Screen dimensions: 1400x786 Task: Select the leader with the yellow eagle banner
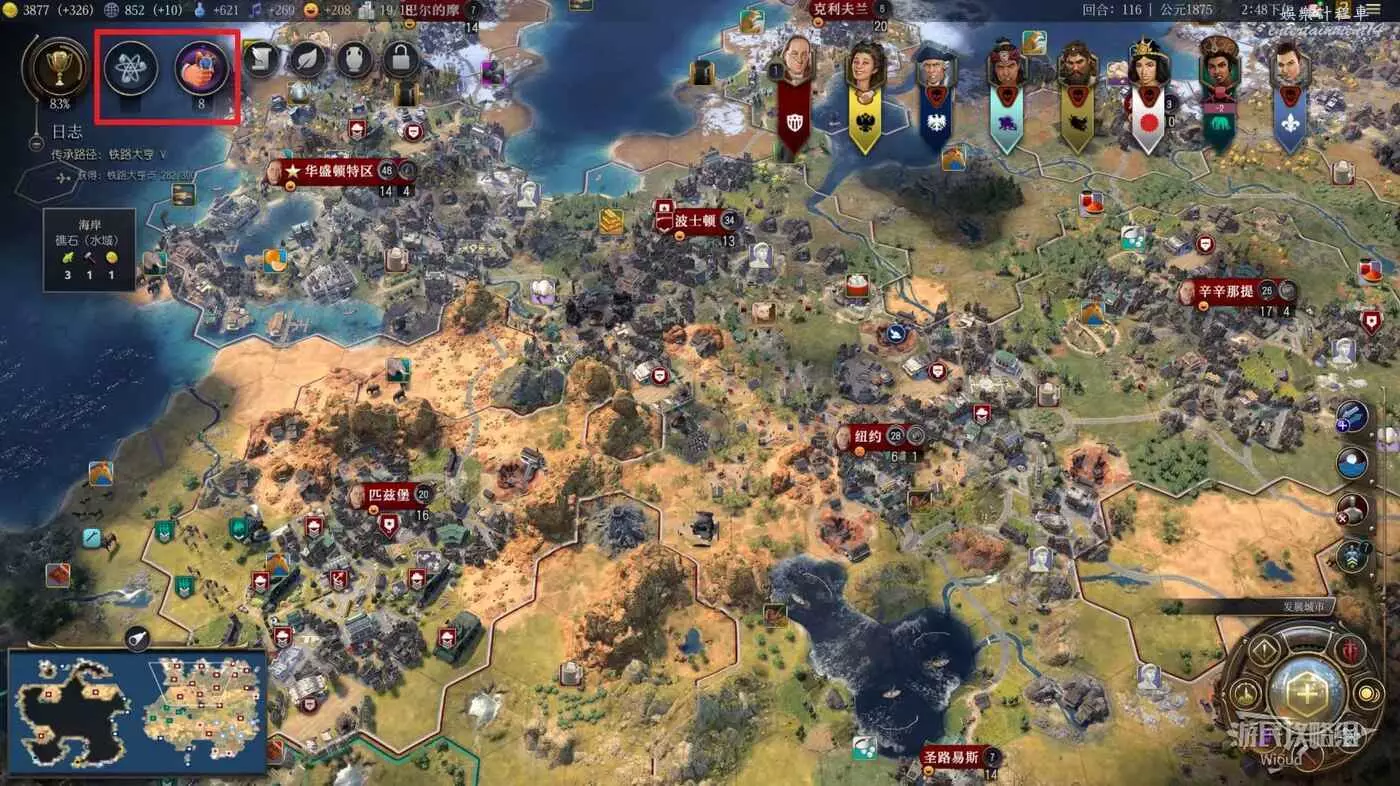[865, 66]
